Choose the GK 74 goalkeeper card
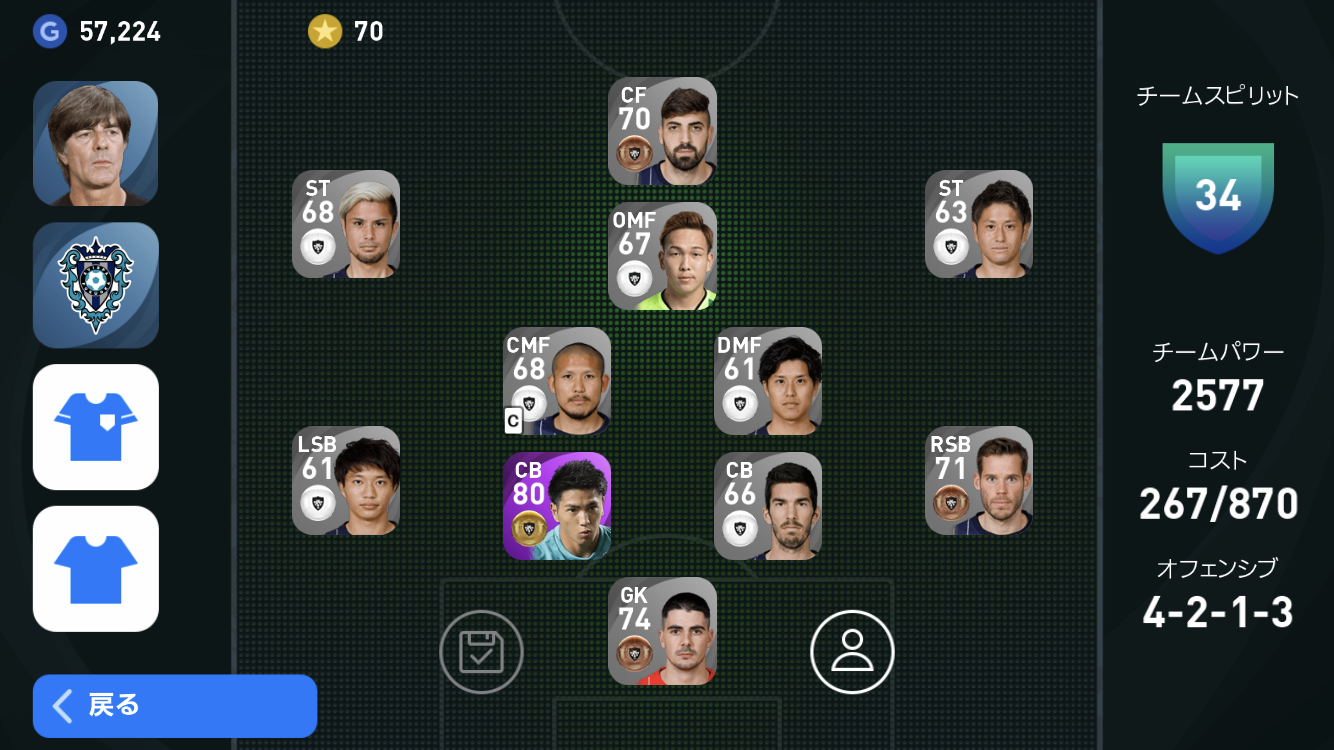The height and width of the screenshot is (750, 1334). click(x=662, y=631)
